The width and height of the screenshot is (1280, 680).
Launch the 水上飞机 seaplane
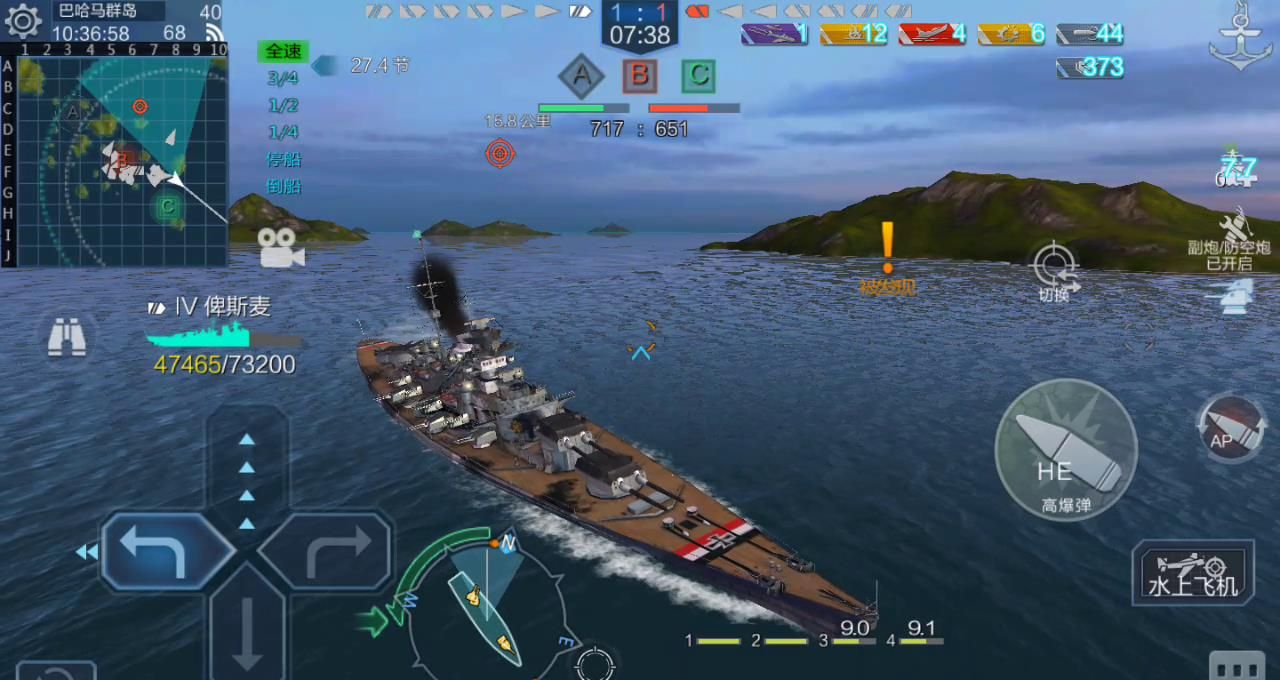click(1192, 573)
